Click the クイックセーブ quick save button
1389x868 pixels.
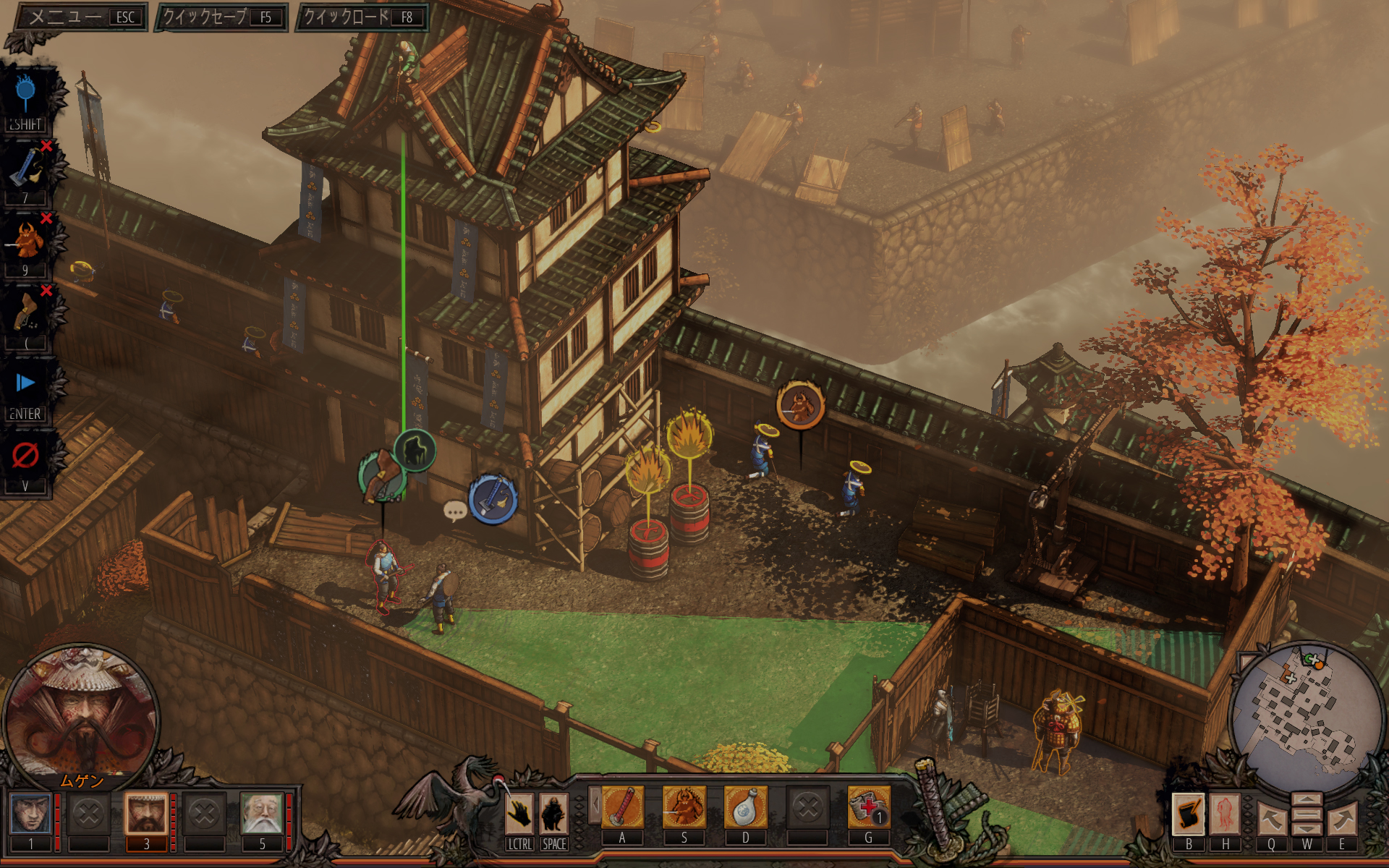point(221,17)
